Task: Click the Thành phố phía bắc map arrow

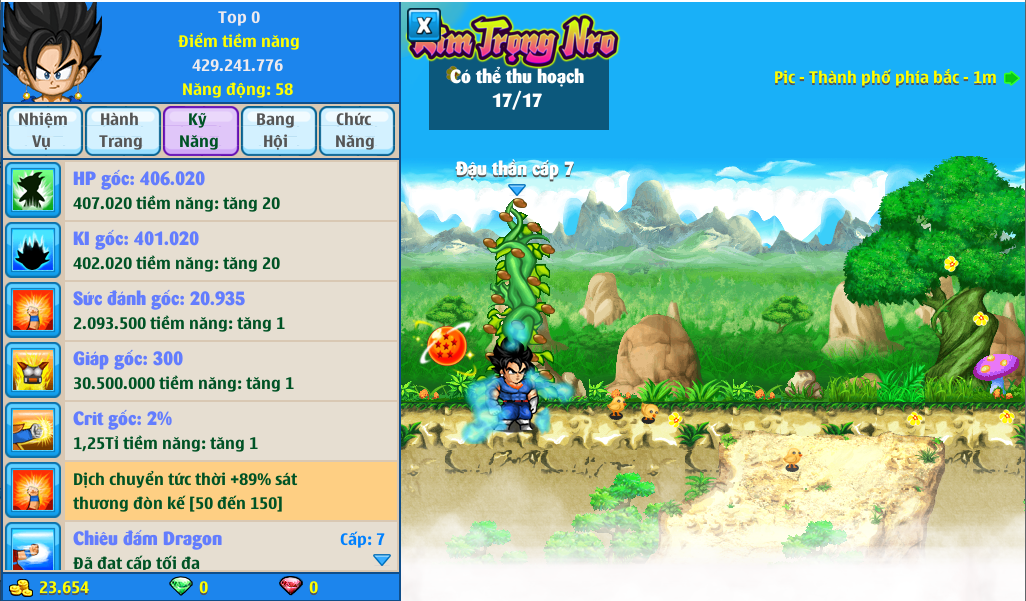Action: pyautogui.click(x=1011, y=78)
